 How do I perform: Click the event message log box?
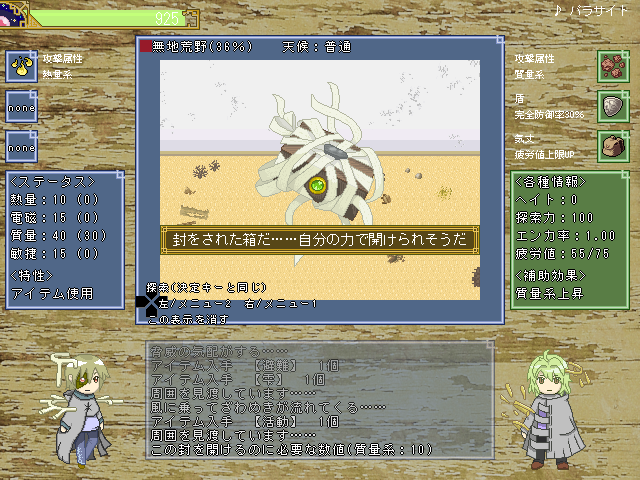pyautogui.click(x=320, y=400)
